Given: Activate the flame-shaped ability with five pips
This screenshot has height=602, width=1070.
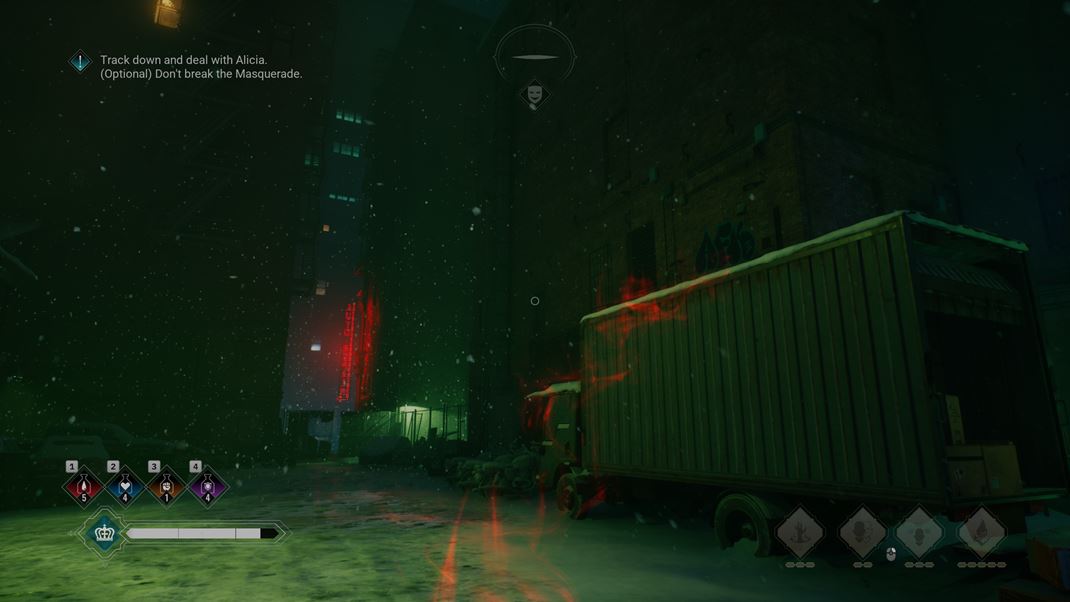Looking at the screenshot, I should [982, 532].
